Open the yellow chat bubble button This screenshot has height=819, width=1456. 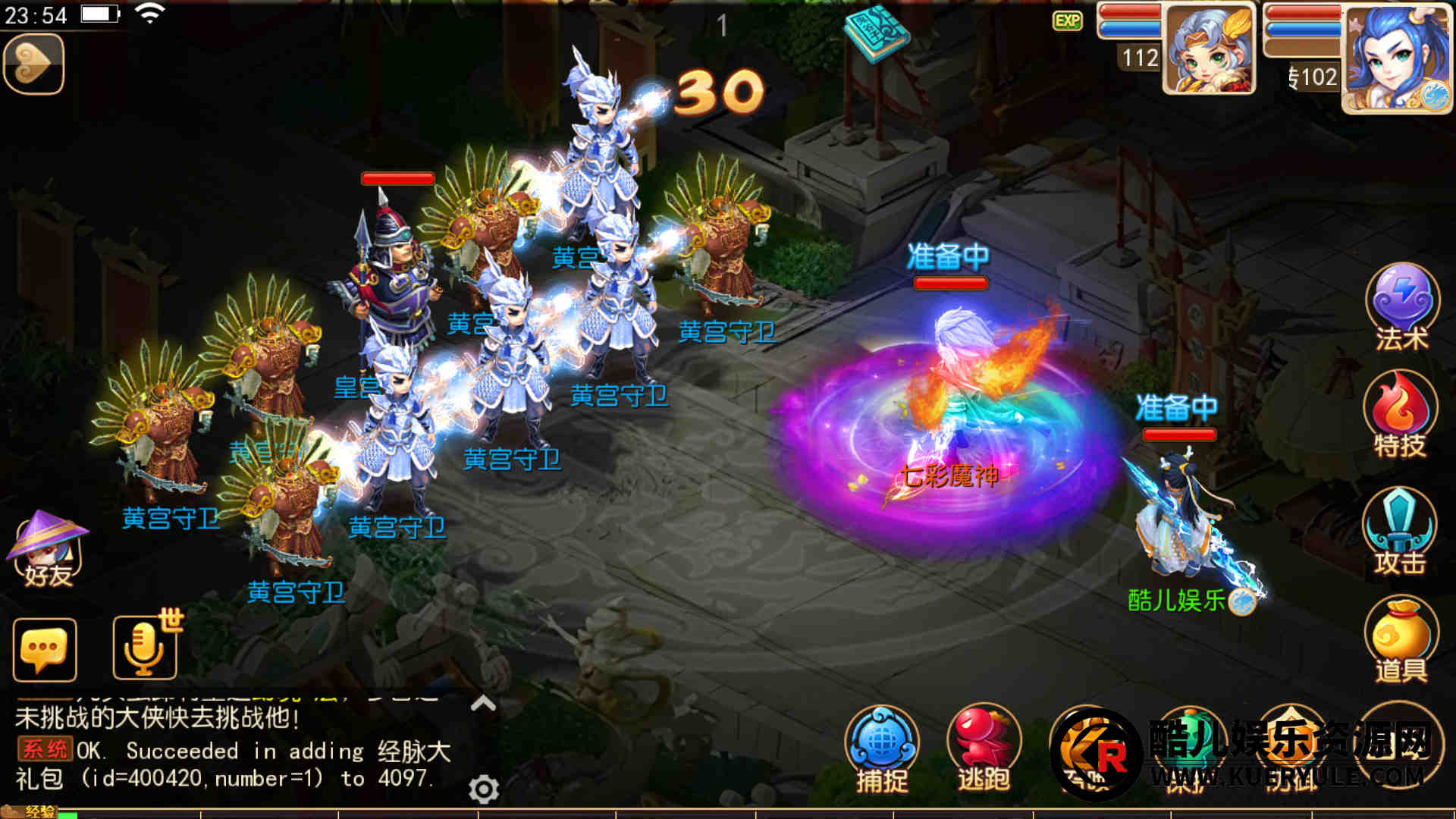point(45,650)
